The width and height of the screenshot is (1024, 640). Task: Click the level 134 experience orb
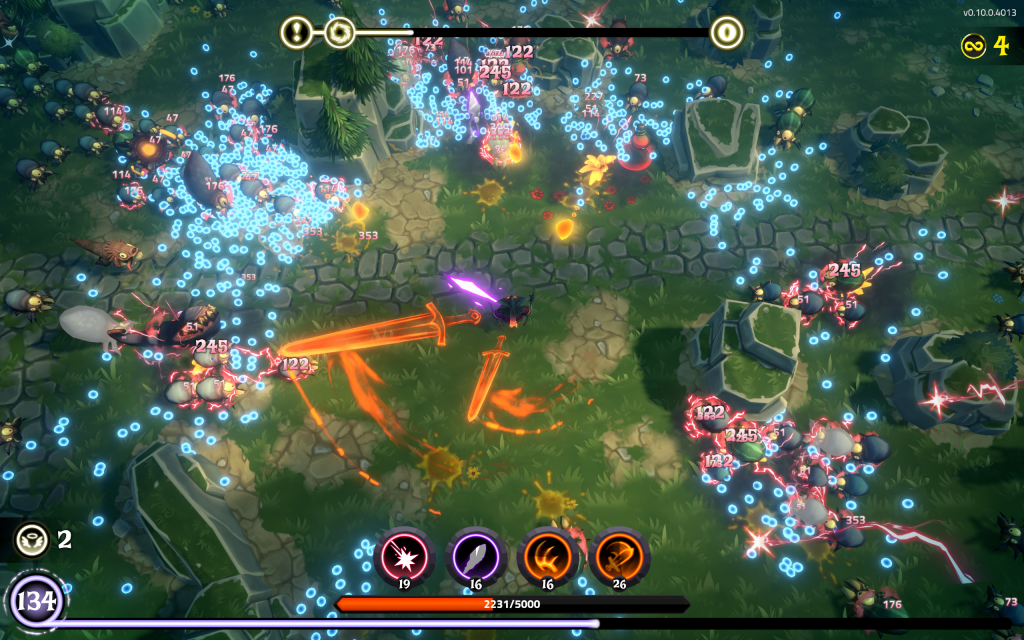[x=37, y=603]
